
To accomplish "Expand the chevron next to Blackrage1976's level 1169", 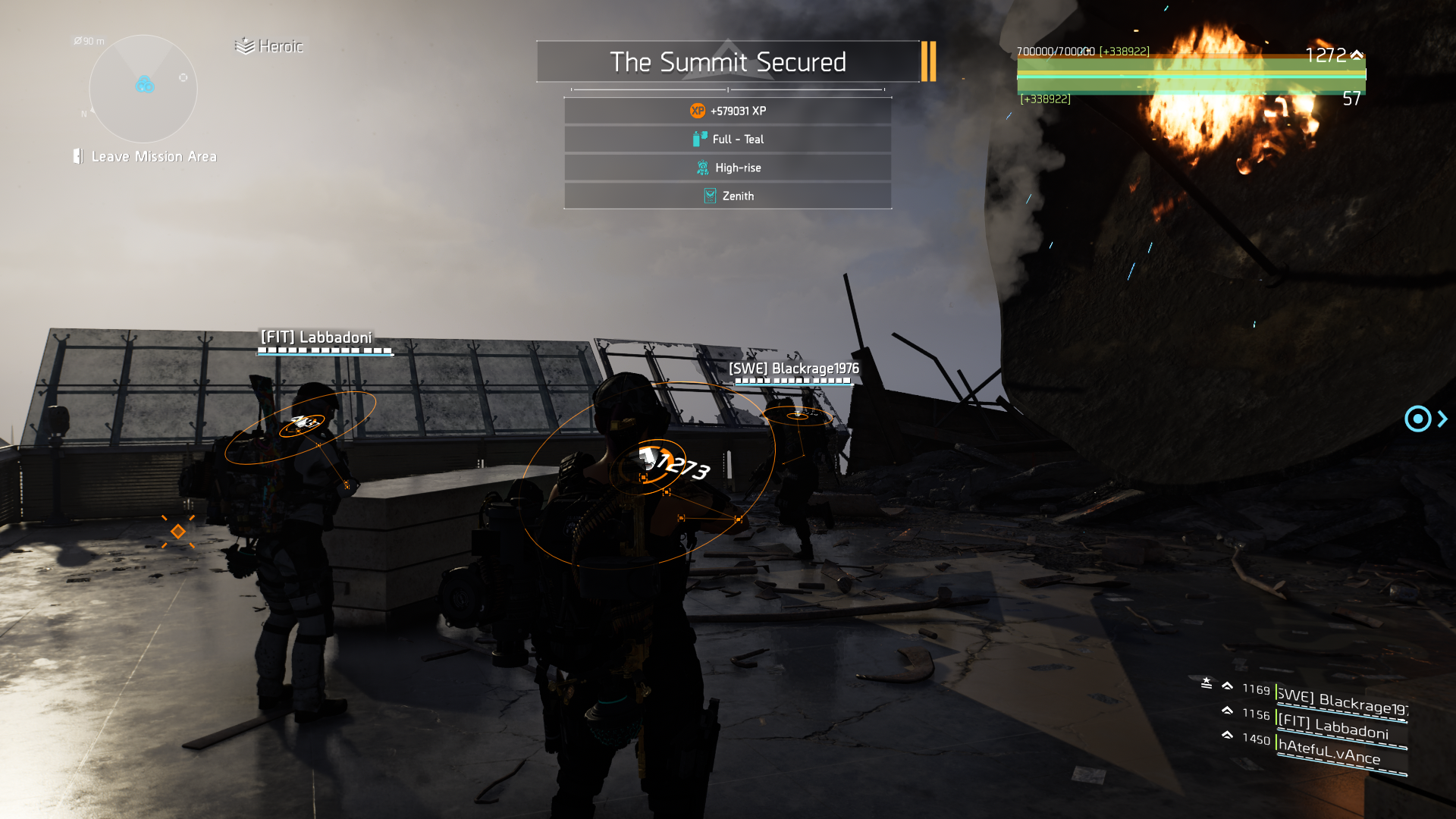I will pos(1227,685).
